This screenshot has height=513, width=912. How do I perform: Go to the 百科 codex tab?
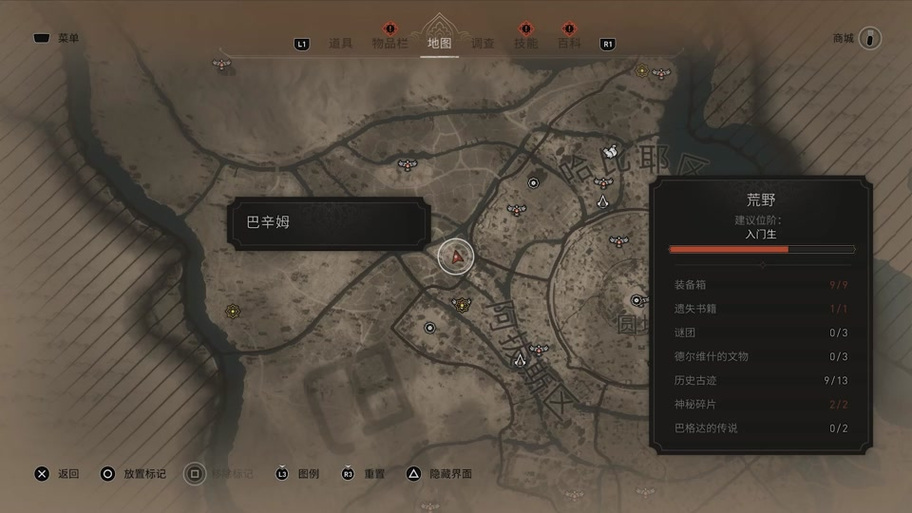pos(568,43)
